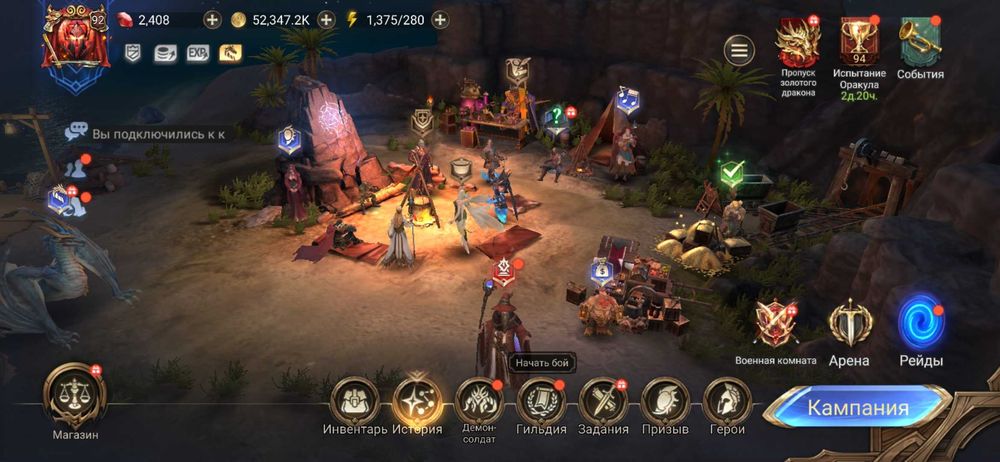
Task: Add more energy with plus button
Action: 440,20
